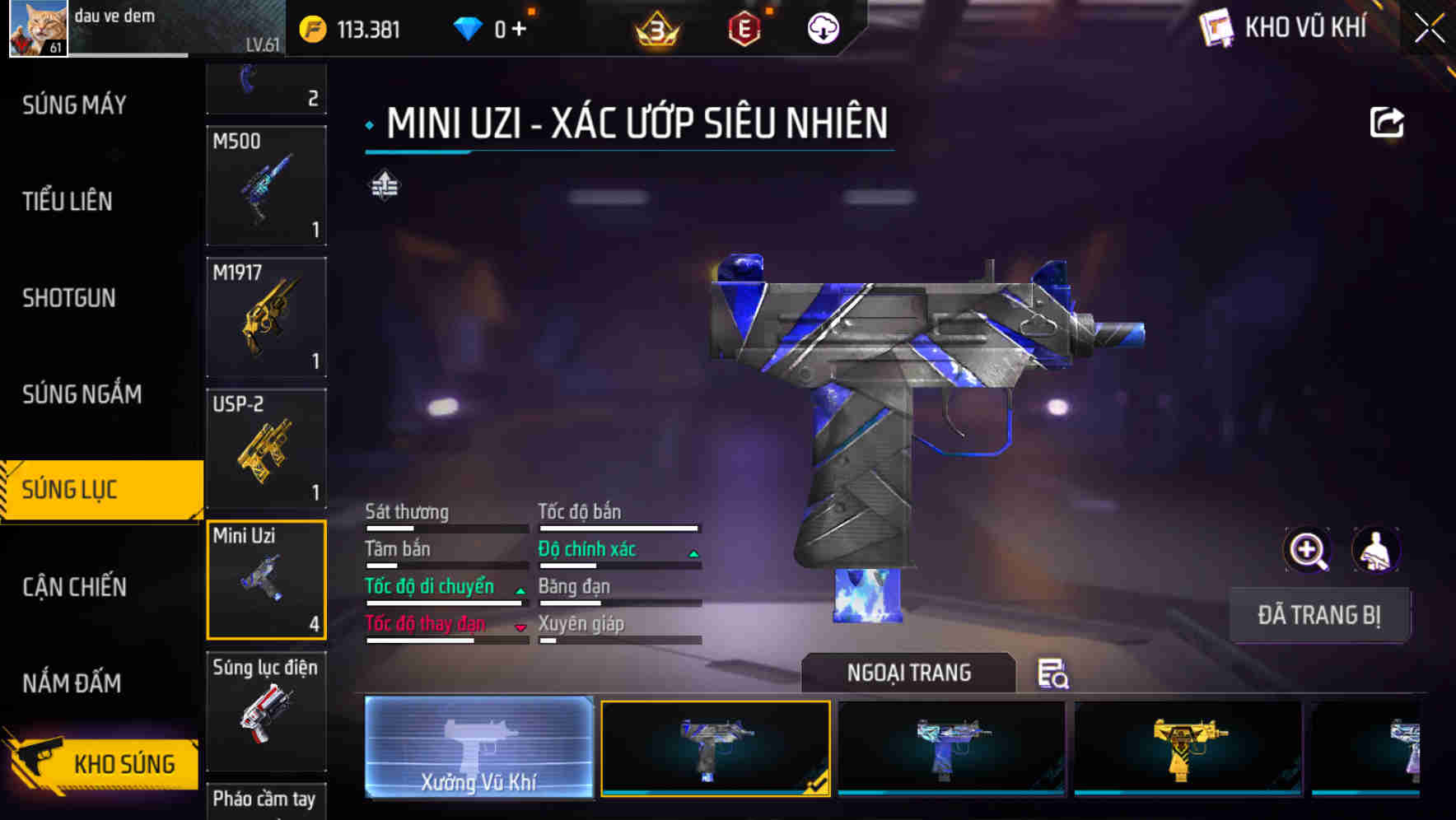Toggle equipped skin with Đã Trang Bị
Image resolution: width=1456 pixels, height=820 pixels.
1320,615
